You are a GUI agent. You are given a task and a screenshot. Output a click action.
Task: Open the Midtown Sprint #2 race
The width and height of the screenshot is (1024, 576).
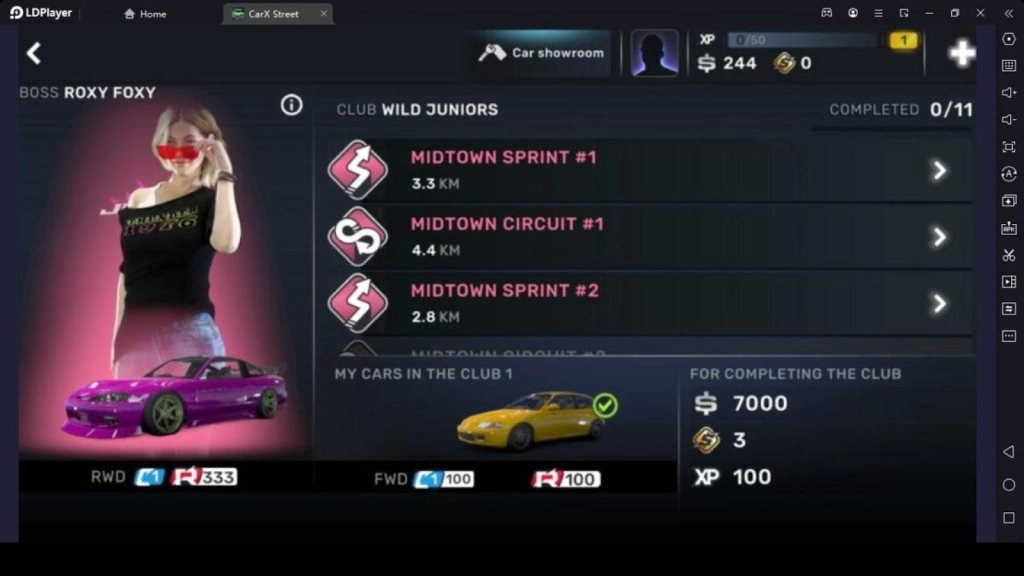[649, 302]
